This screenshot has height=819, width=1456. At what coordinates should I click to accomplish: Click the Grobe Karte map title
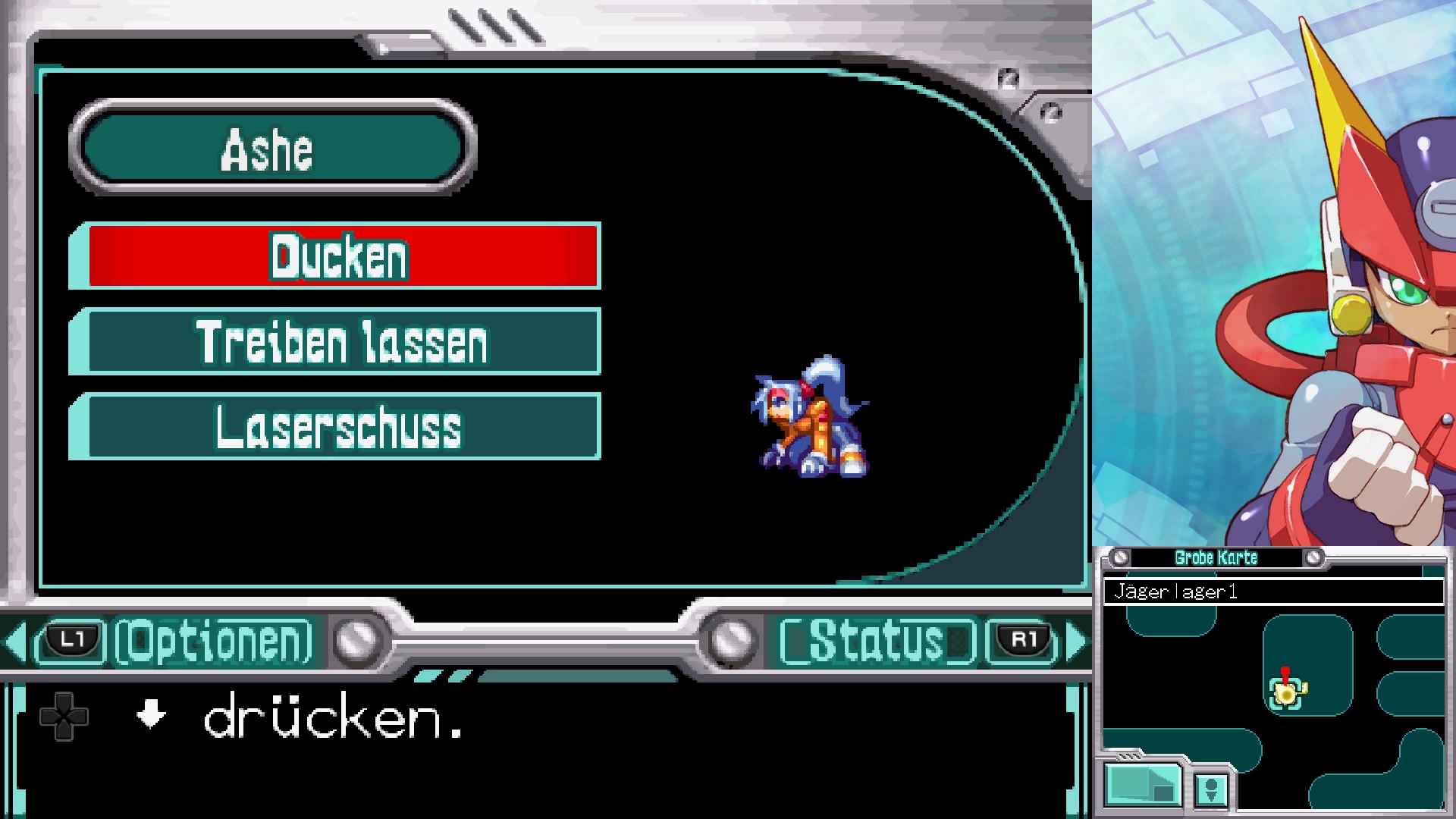(1216, 558)
